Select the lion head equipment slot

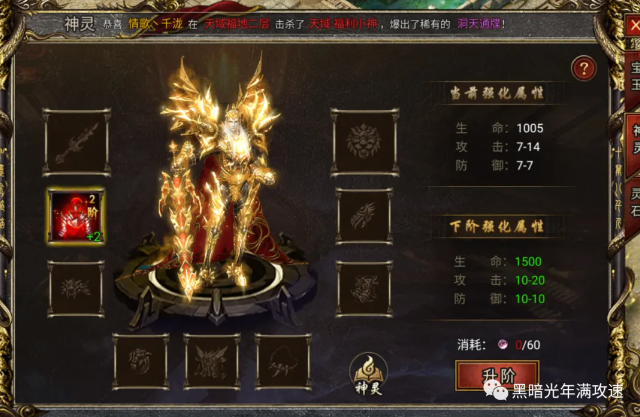pyautogui.click(x=363, y=141)
